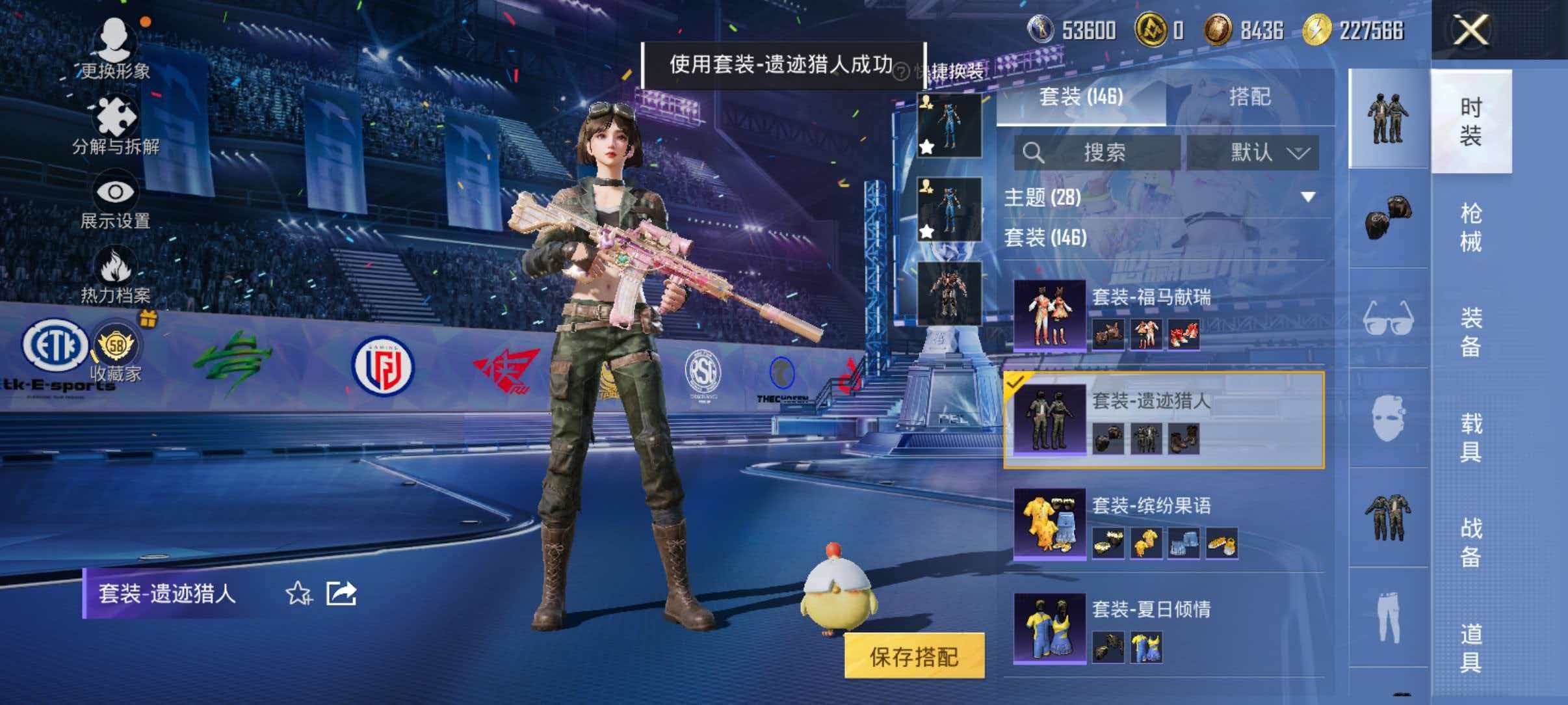Open the 默认 sorting dropdown

pos(1256,151)
